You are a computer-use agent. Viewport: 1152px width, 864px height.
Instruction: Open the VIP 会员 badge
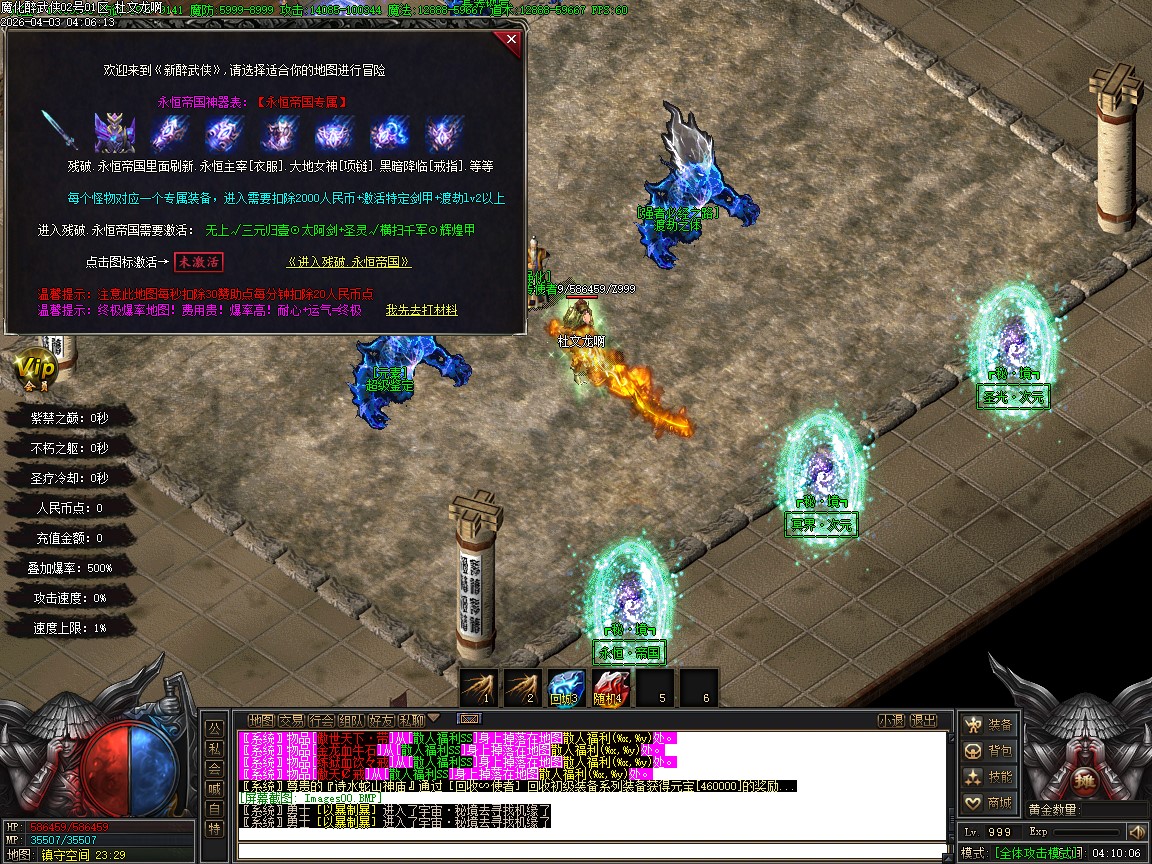(34, 369)
